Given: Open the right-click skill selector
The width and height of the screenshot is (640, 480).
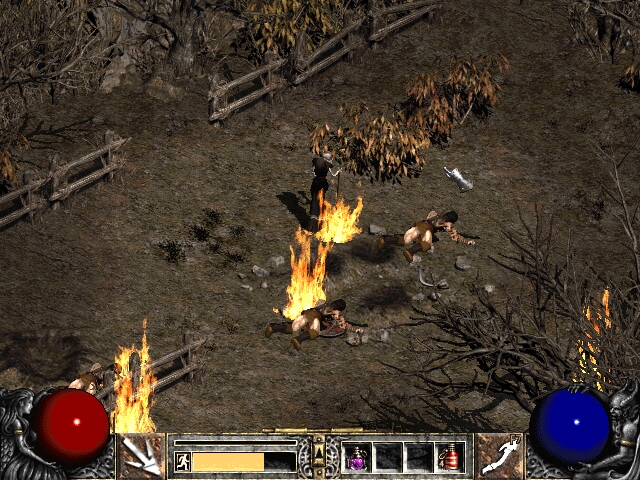Looking at the screenshot, I should tap(499, 456).
